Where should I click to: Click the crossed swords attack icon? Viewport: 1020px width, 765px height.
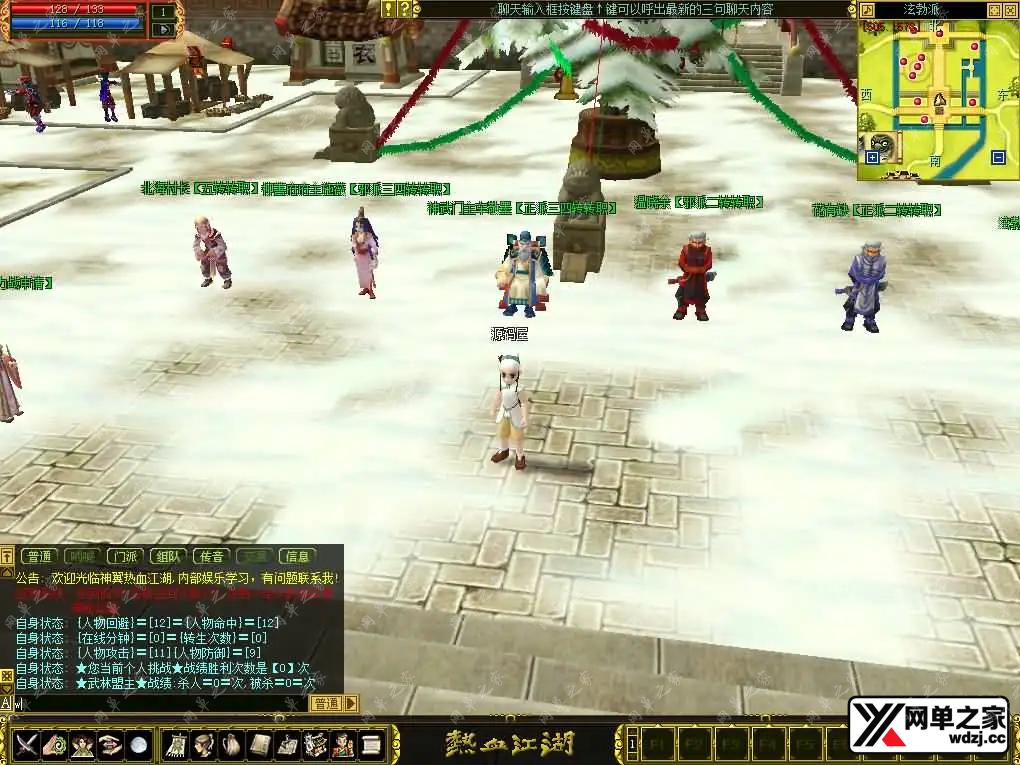[x=26, y=744]
